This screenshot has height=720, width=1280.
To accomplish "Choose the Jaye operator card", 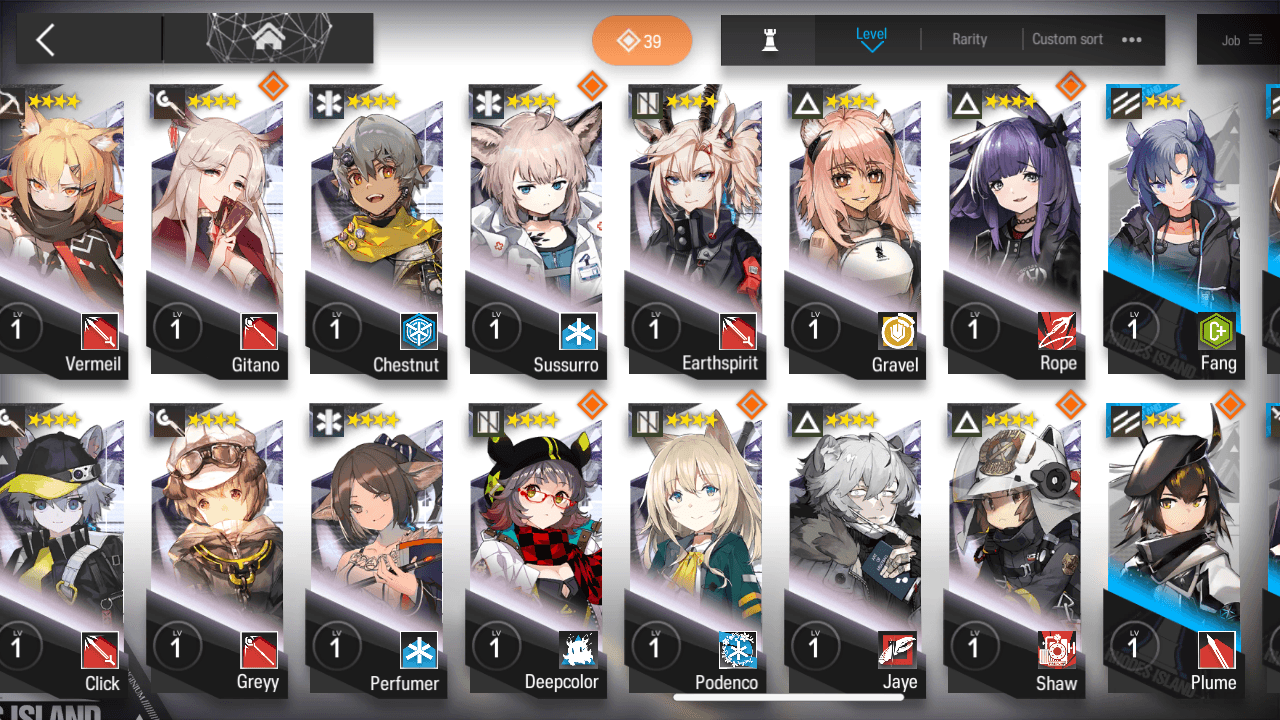I will point(857,550).
